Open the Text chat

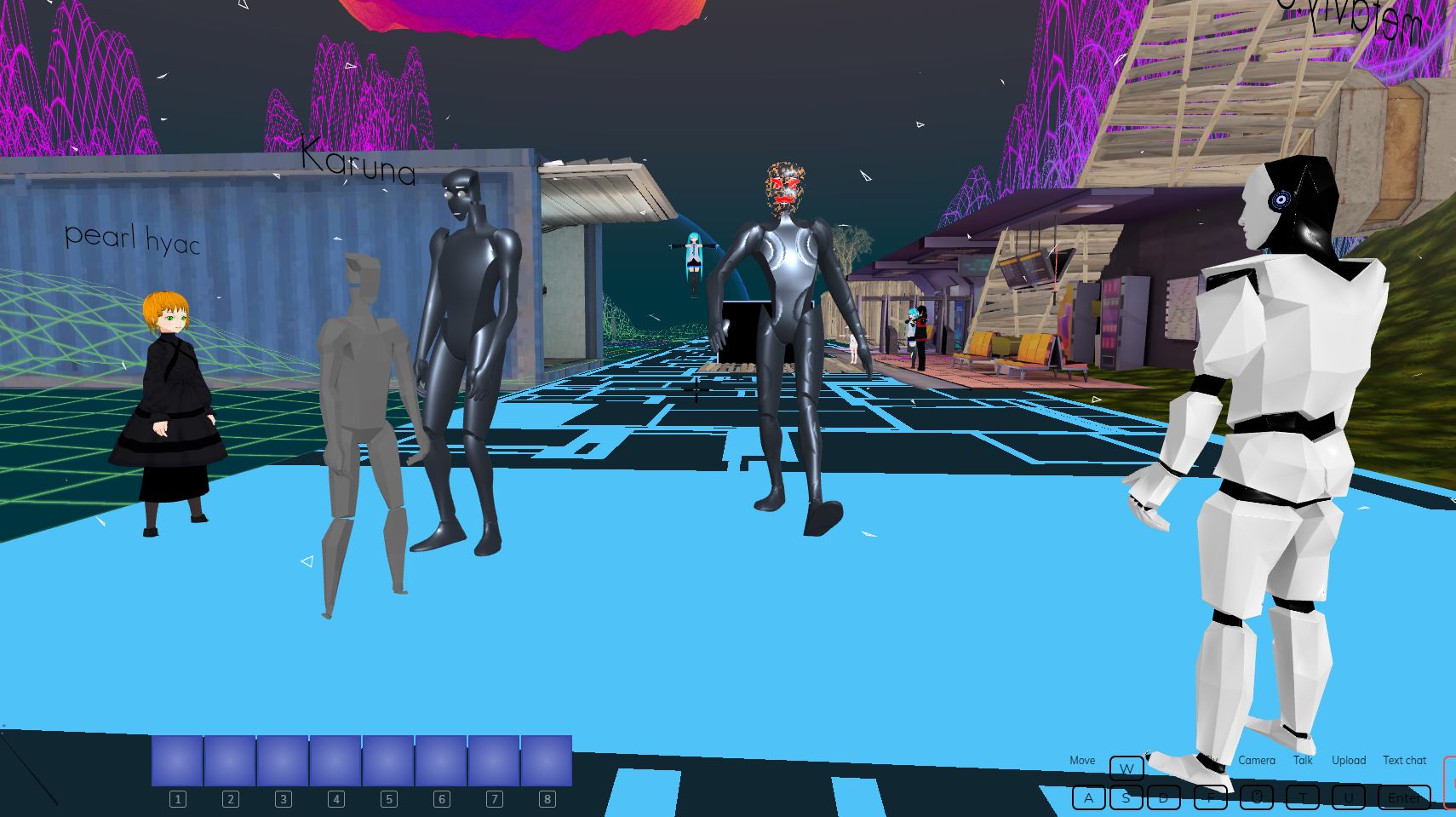pyautogui.click(x=1404, y=760)
